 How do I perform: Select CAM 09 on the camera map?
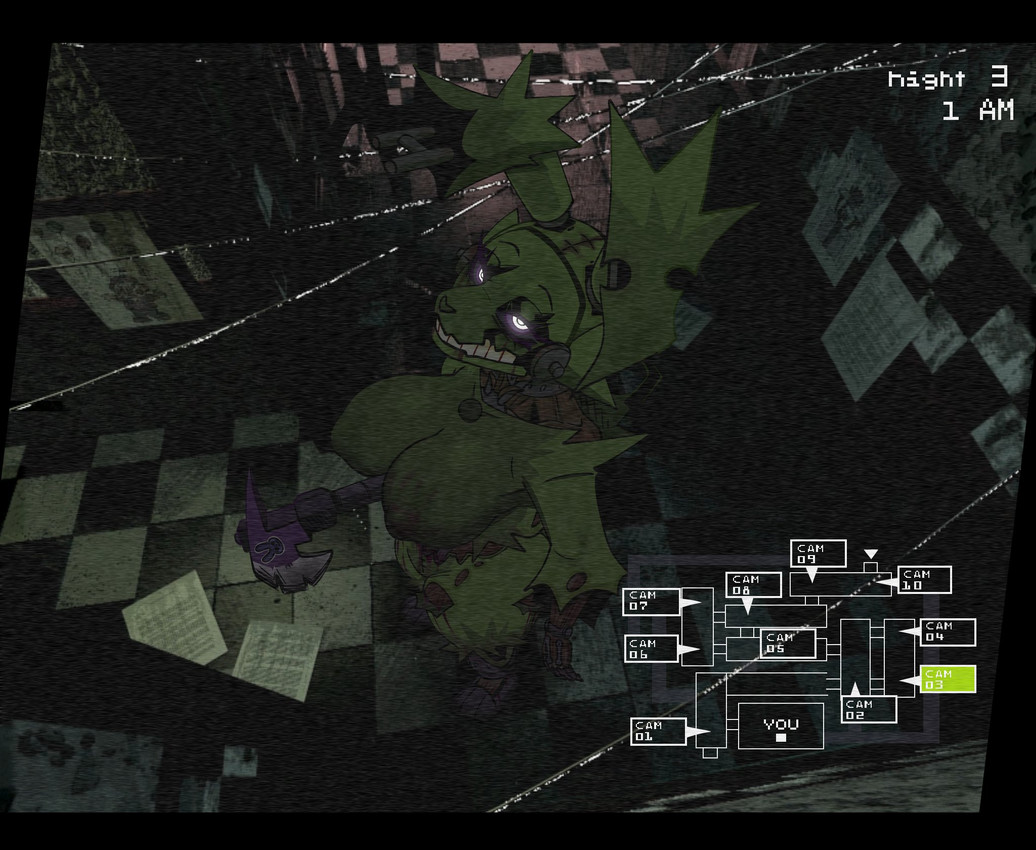point(818,553)
